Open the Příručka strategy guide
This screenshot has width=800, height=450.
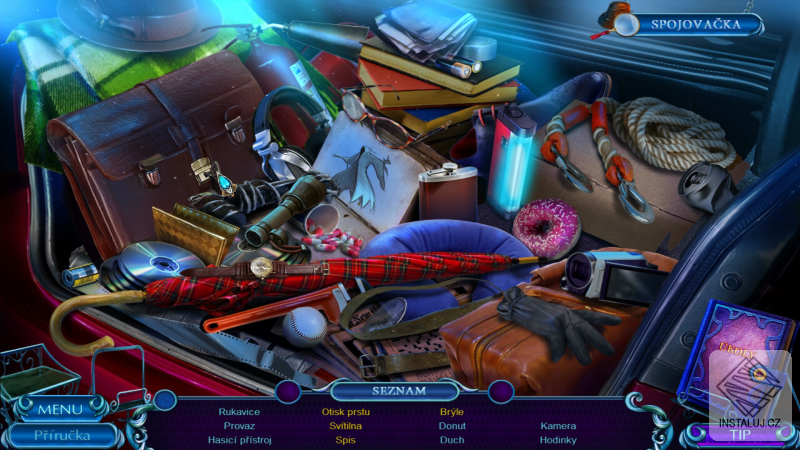62,435
